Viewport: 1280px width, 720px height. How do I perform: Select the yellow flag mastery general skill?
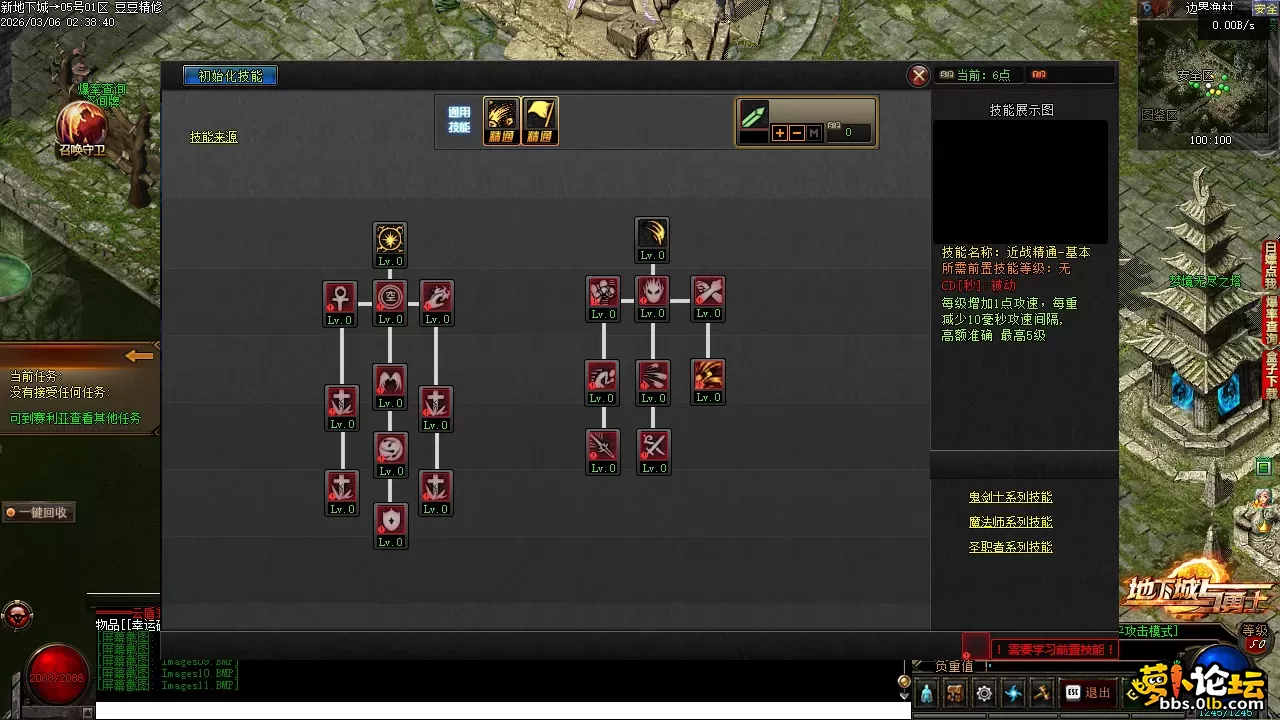click(540, 121)
